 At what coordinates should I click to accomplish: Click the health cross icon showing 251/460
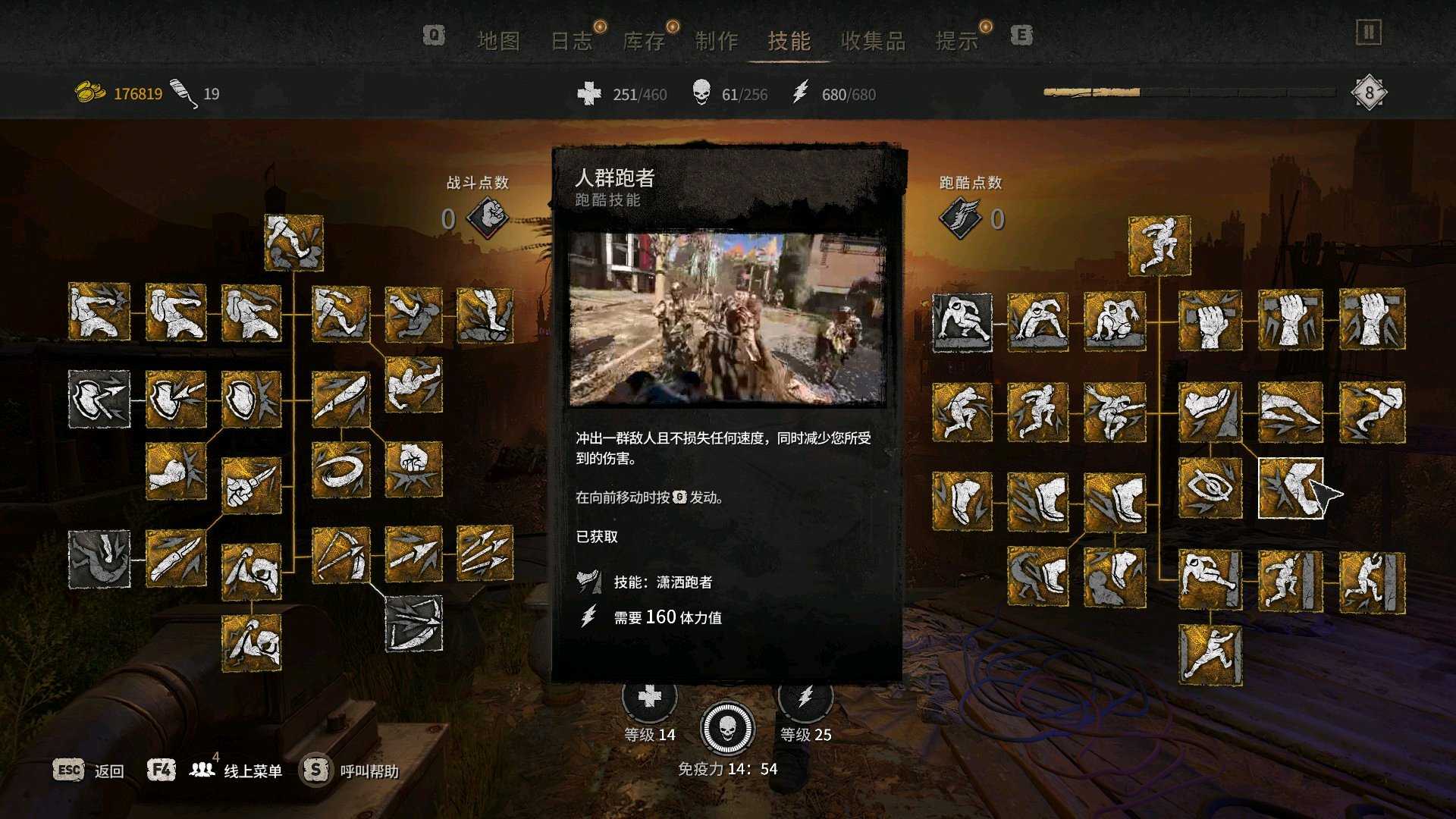588,94
